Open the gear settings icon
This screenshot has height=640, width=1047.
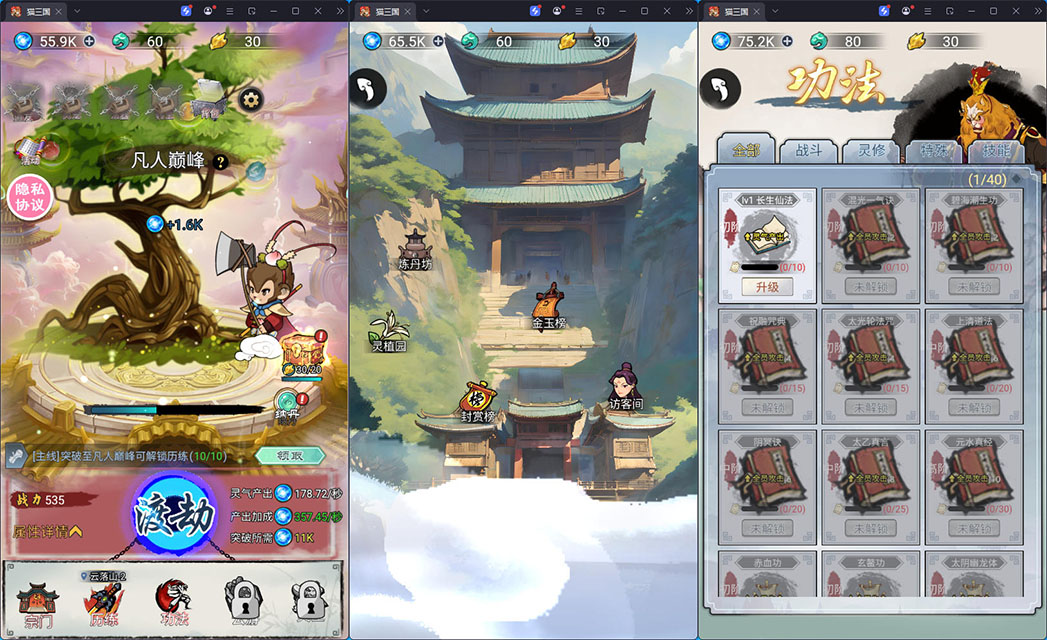pos(250,99)
